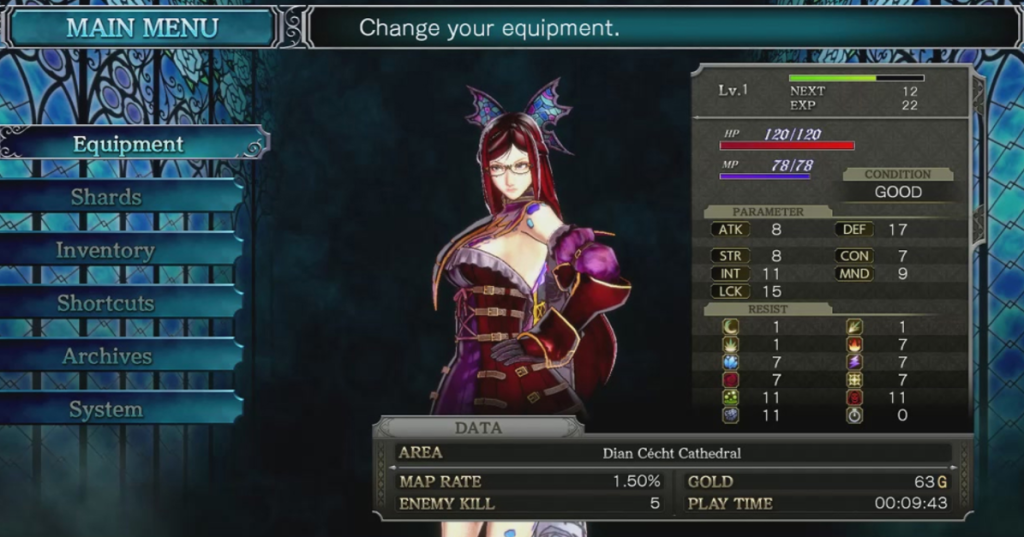Select the Shards menu entry
The width and height of the screenshot is (1024, 537).
(106, 197)
